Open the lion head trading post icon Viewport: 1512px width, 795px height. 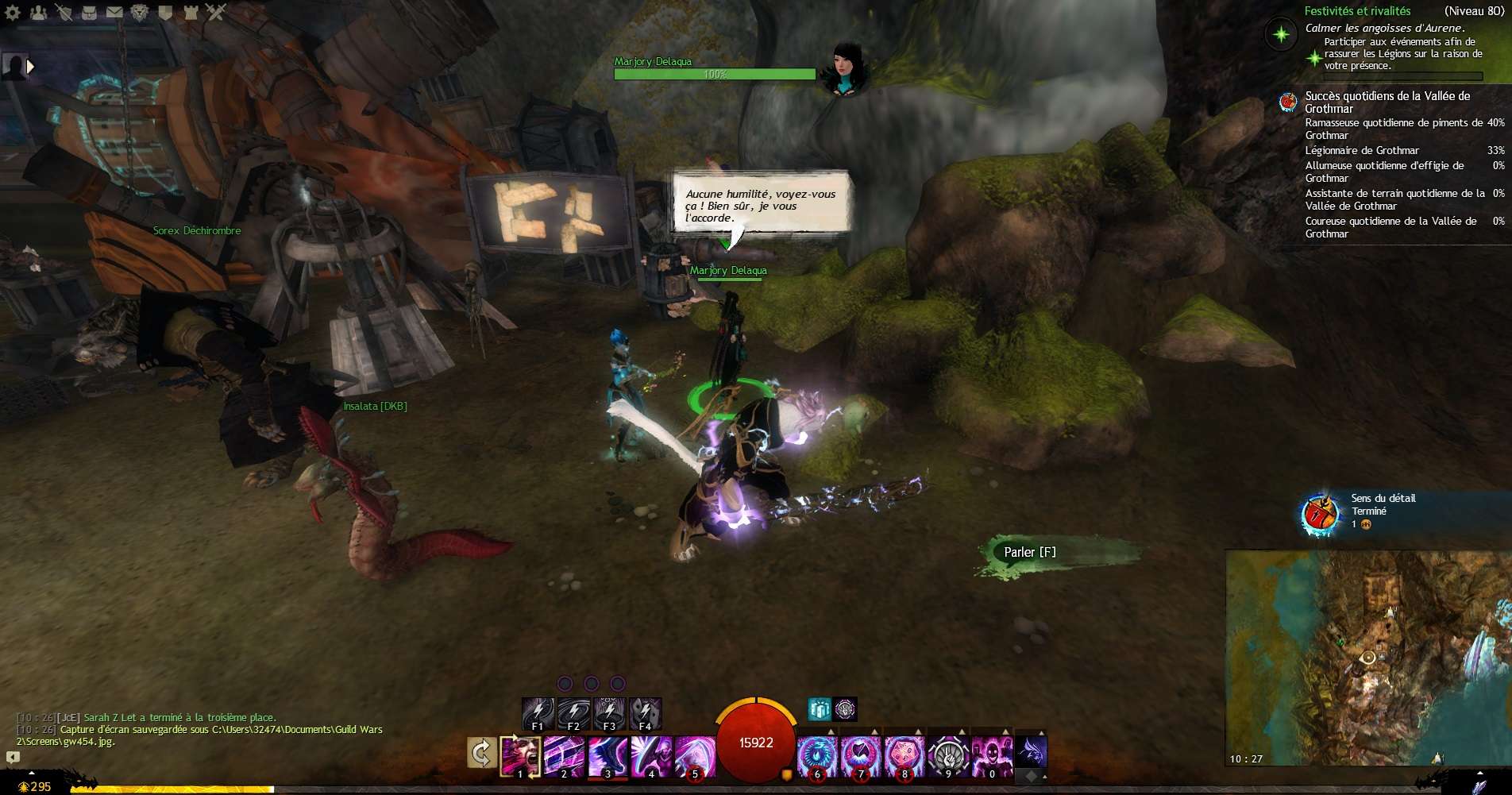tap(140, 12)
